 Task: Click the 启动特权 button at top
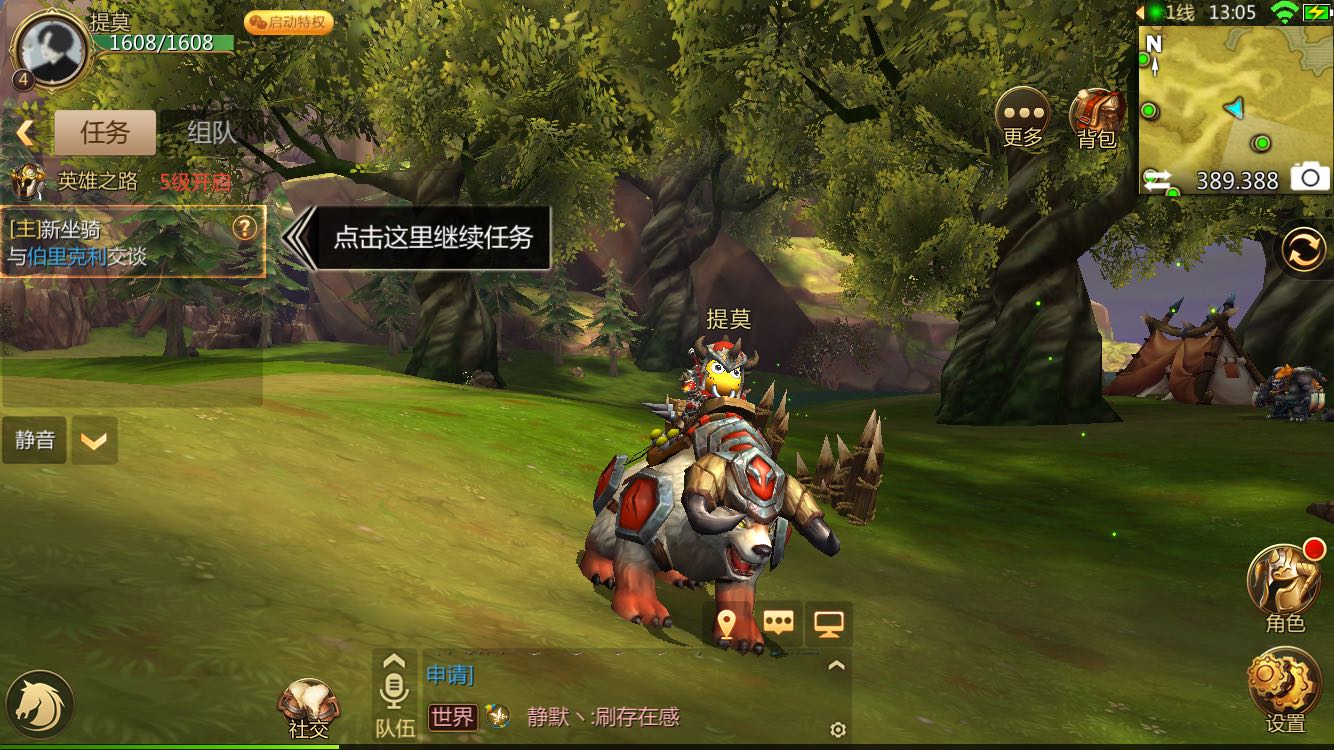[288, 22]
